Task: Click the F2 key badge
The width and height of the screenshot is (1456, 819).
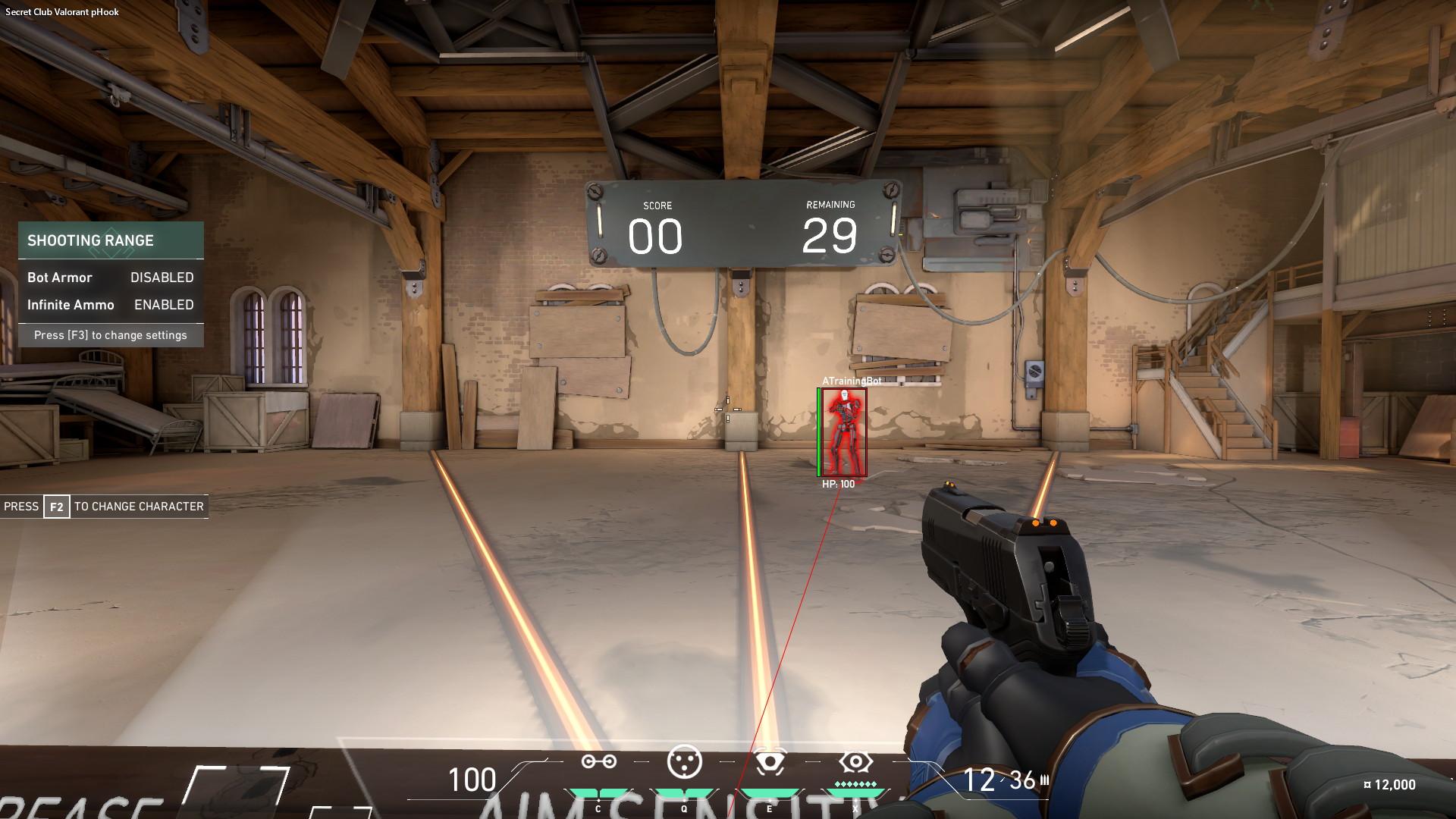Action: pyautogui.click(x=55, y=507)
